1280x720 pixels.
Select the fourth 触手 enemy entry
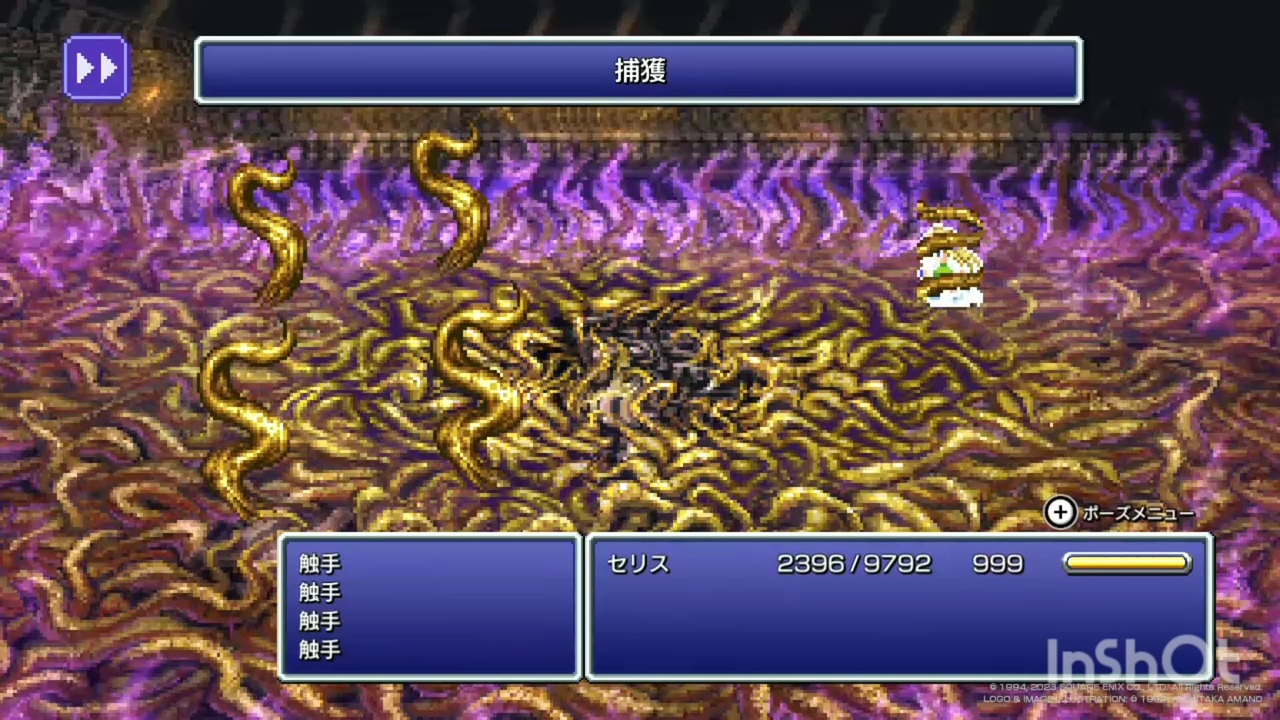coord(318,650)
